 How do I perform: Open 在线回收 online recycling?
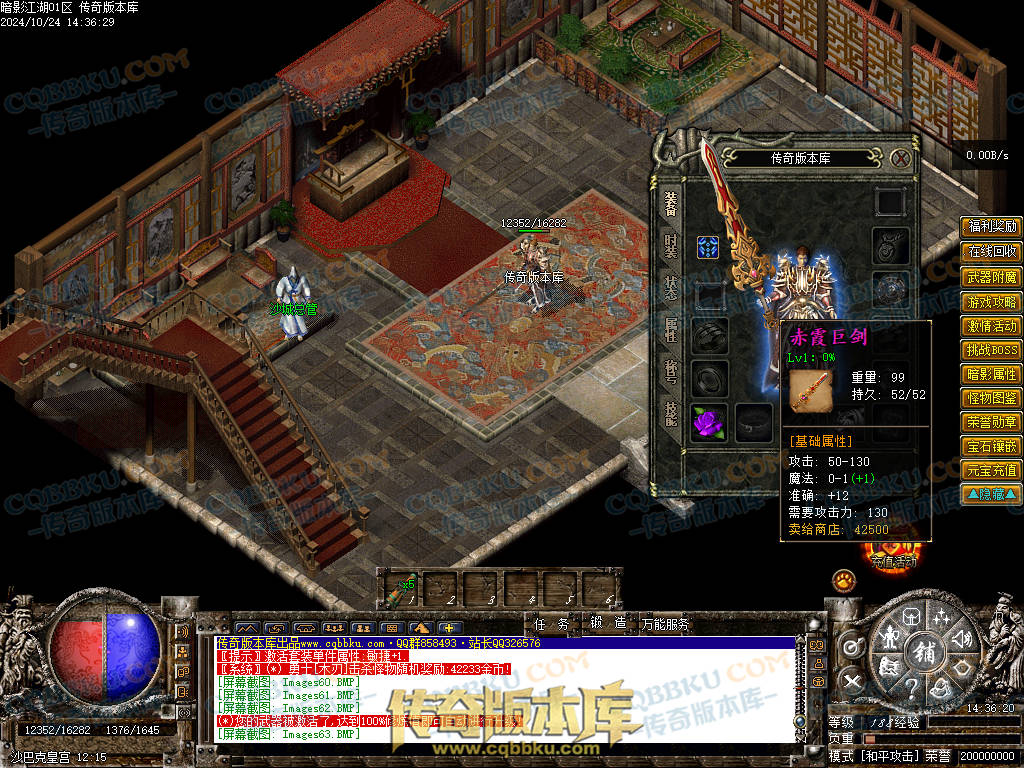(991, 252)
